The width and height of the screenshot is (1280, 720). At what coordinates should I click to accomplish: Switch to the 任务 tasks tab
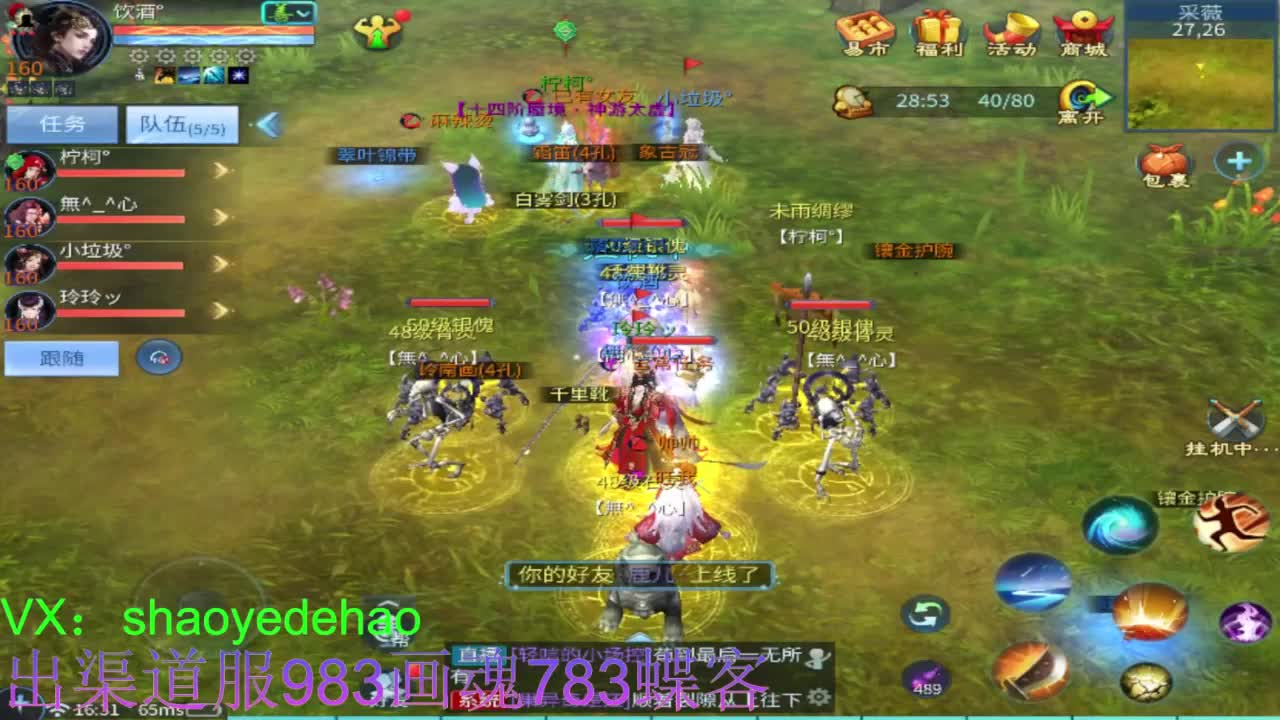[x=62, y=122]
